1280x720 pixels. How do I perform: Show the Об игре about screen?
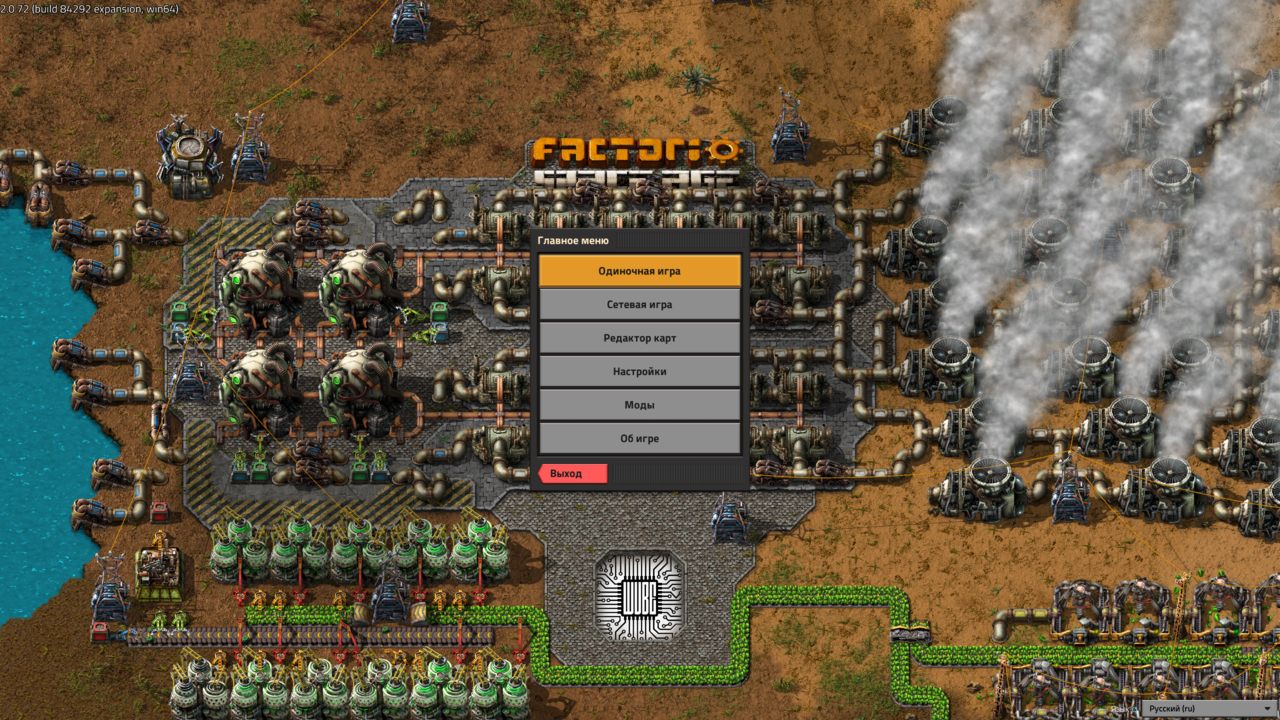(x=640, y=438)
